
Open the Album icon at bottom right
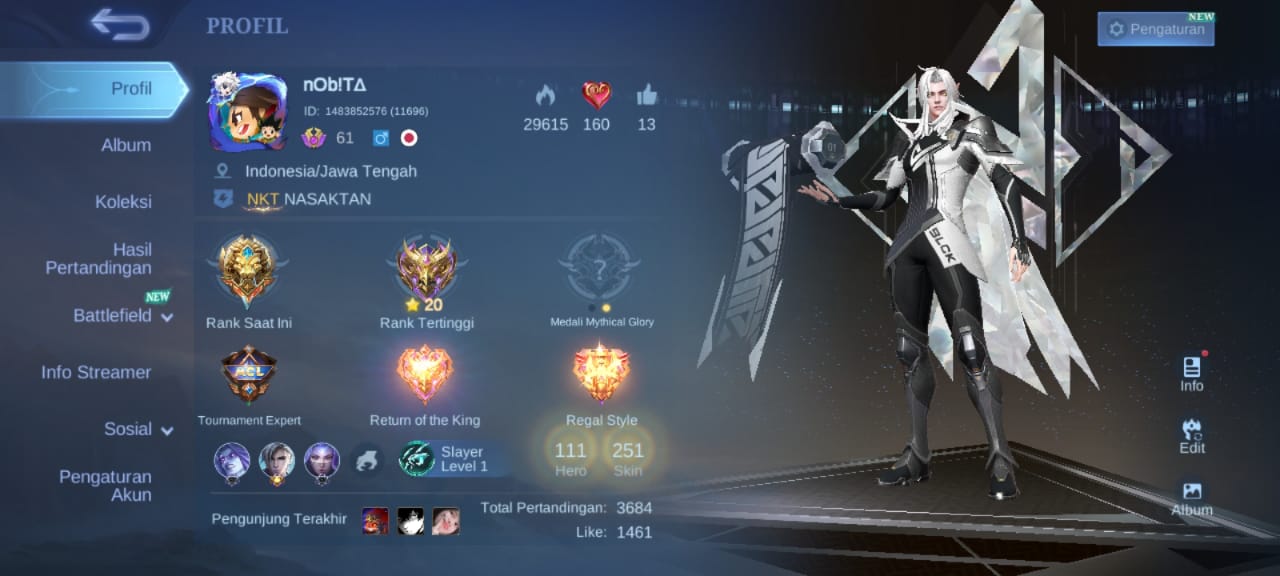point(1192,498)
